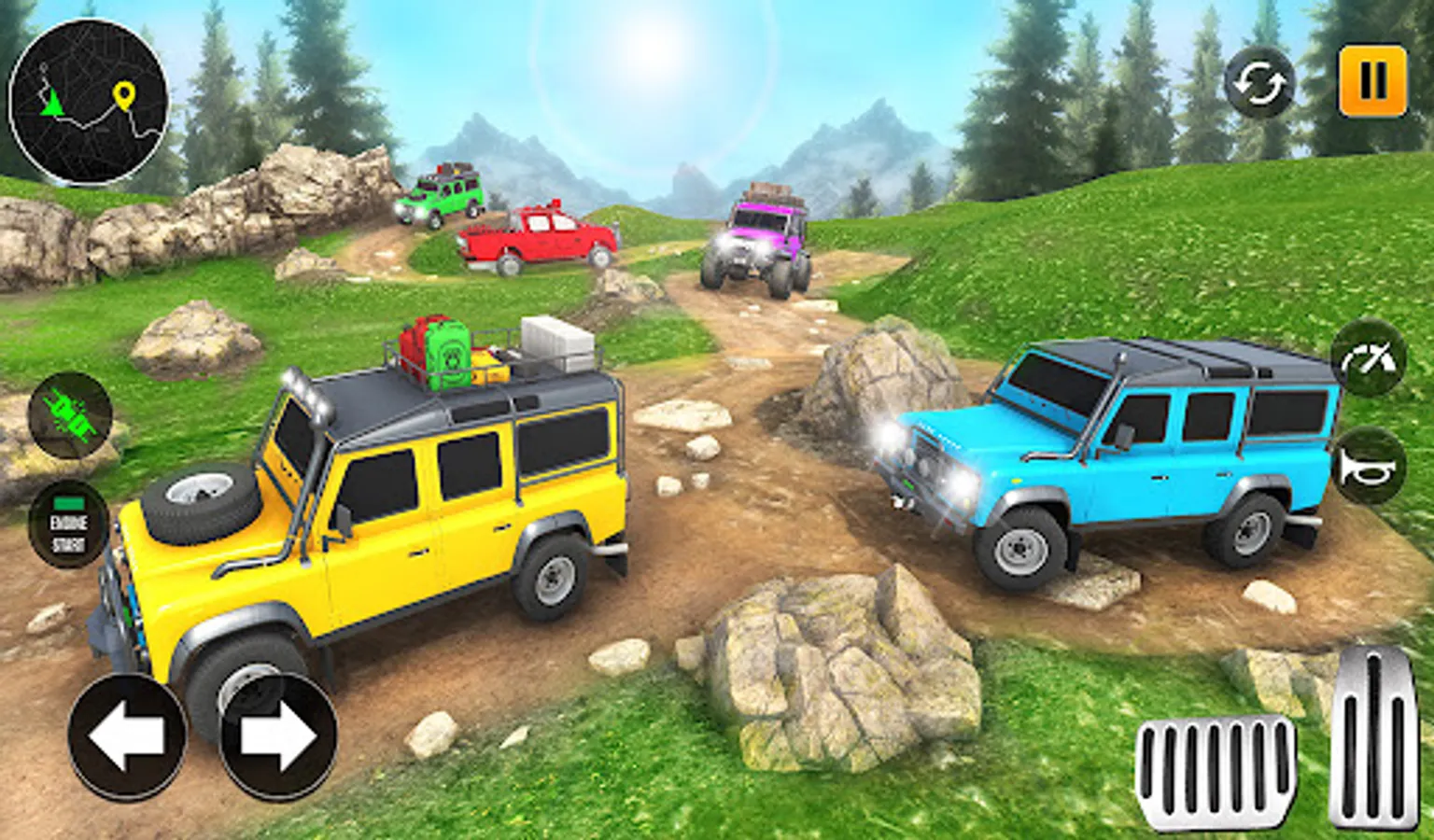The height and width of the screenshot is (840, 1434).
Task: Steer right with the right arrow
Action: (x=278, y=737)
